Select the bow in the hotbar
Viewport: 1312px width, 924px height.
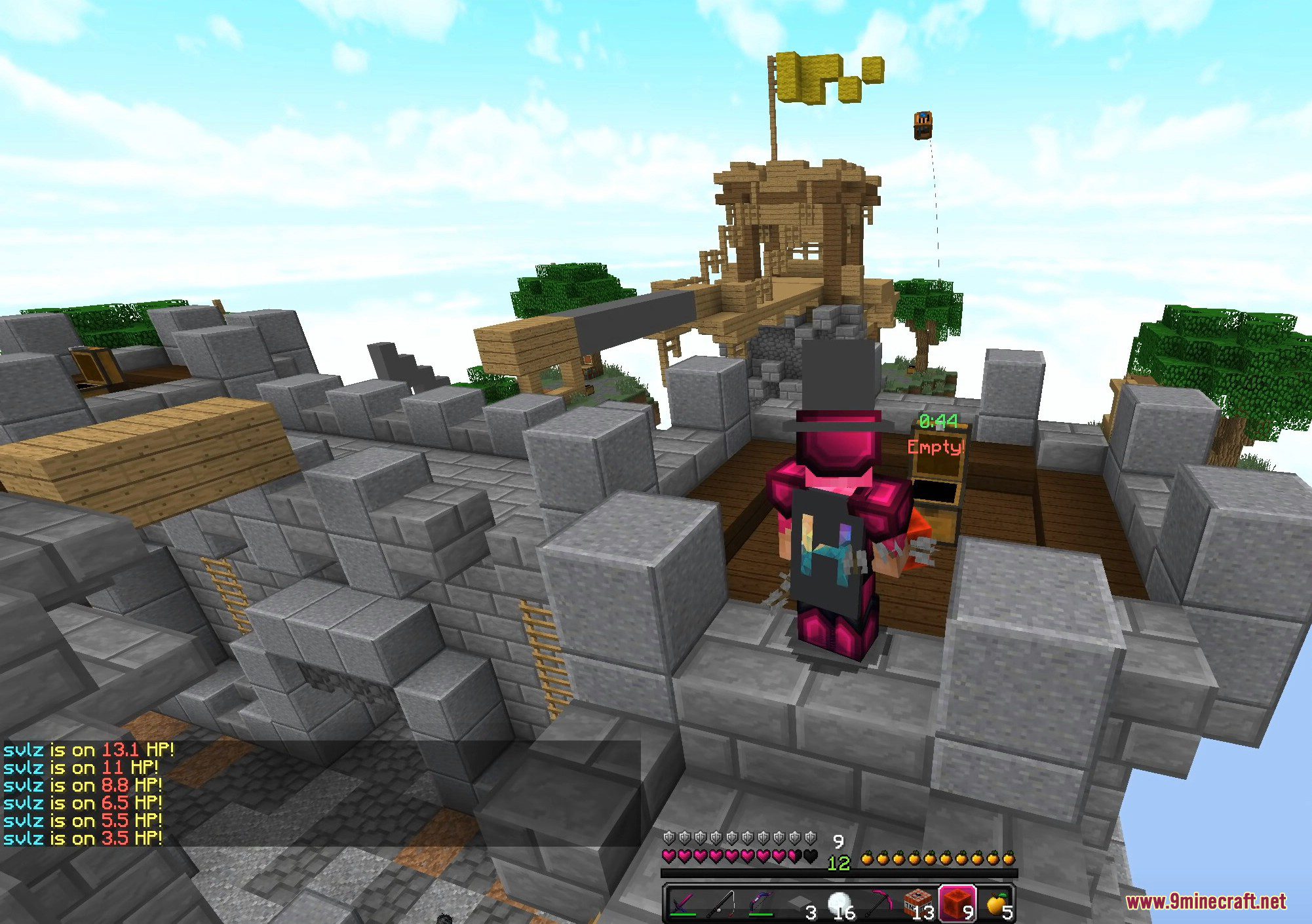(x=762, y=900)
